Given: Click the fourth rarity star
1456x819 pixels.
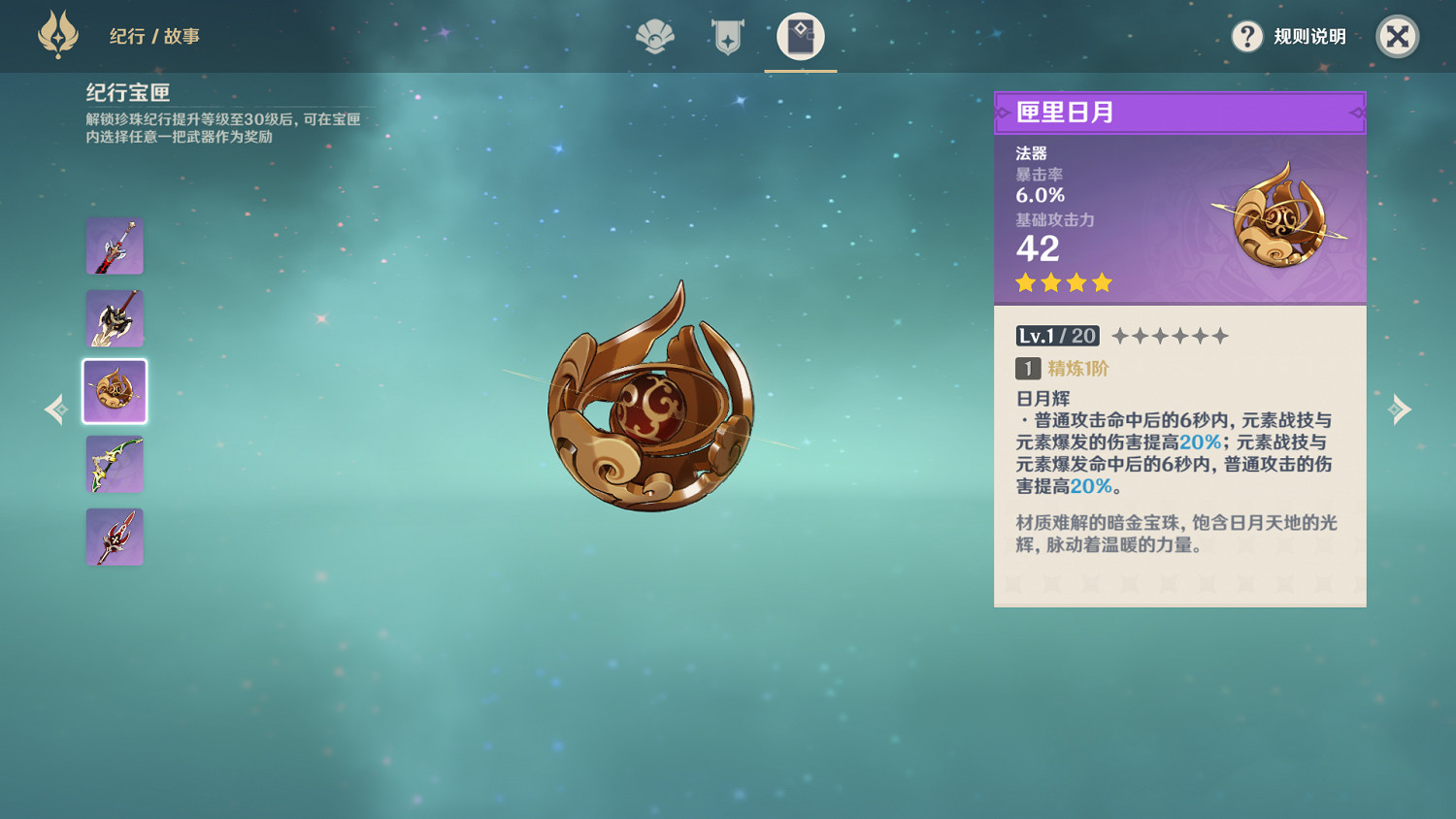Looking at the screenshot, I should (1102, 282).
